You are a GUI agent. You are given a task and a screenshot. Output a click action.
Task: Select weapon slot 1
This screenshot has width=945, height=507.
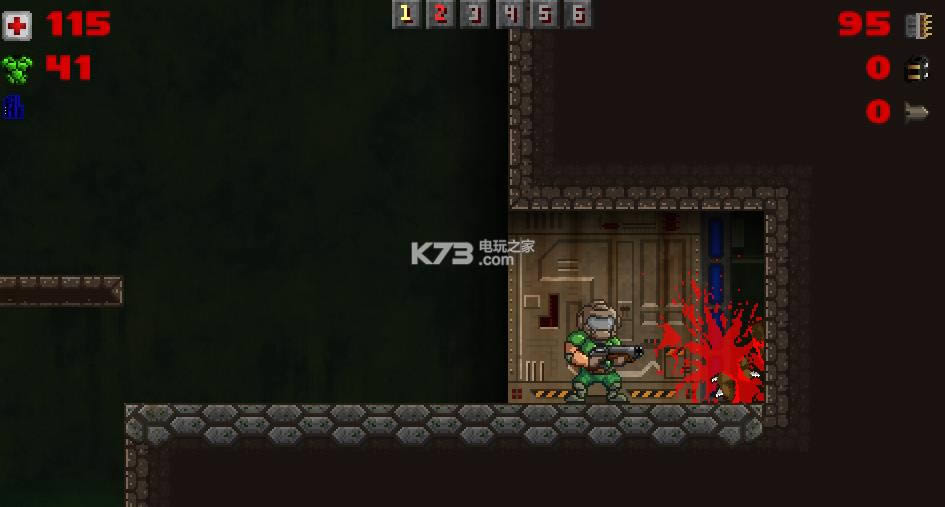point(405,14)
